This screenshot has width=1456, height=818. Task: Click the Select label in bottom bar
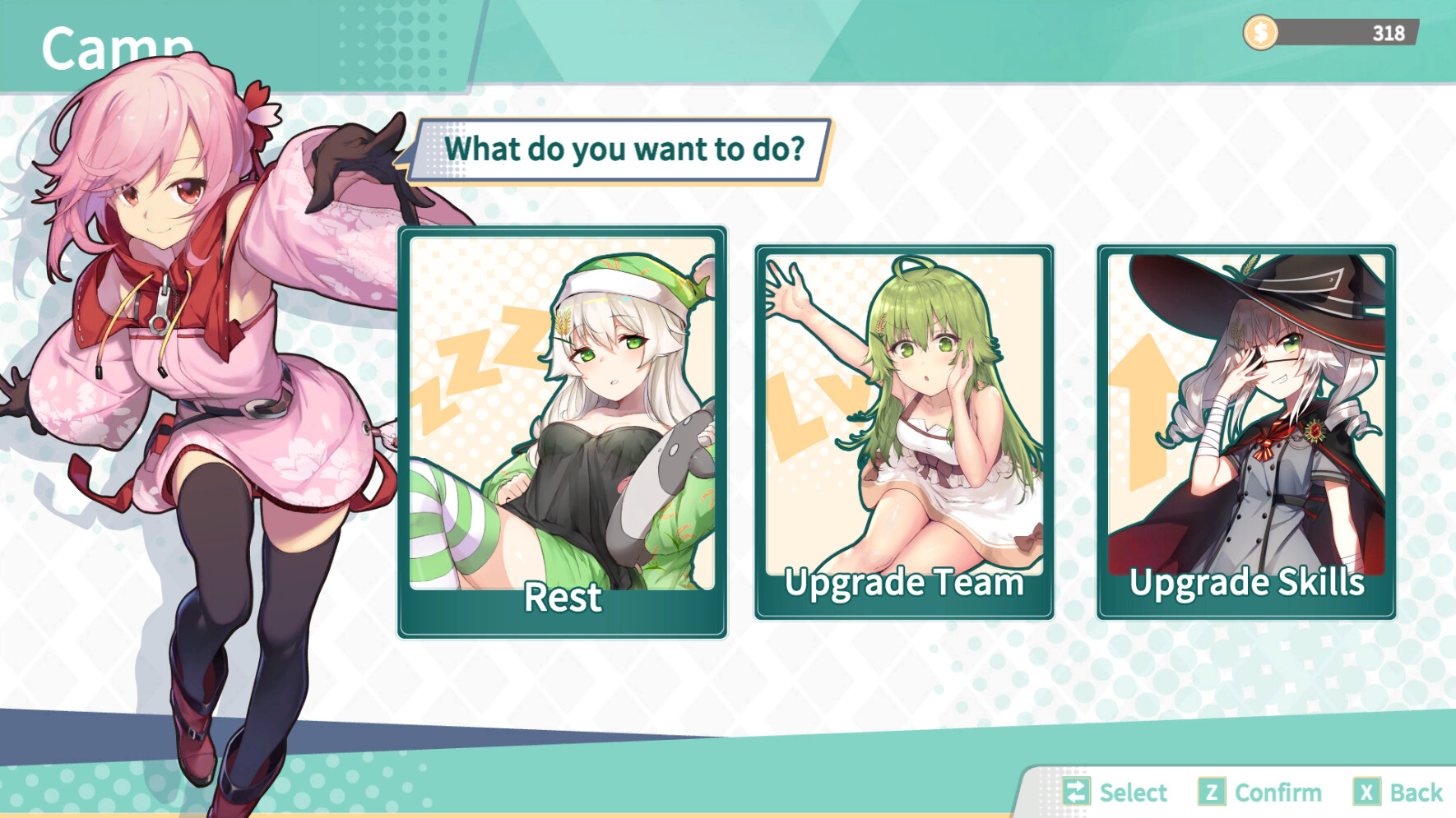click(1131, 793)
